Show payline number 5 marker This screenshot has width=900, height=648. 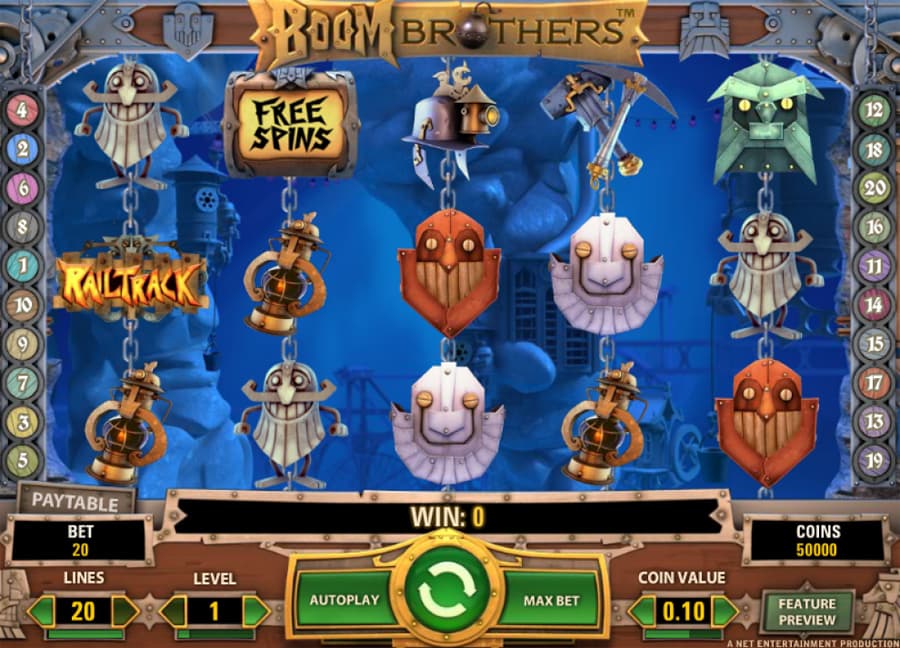pyautogui.click(x=22, y=461)
